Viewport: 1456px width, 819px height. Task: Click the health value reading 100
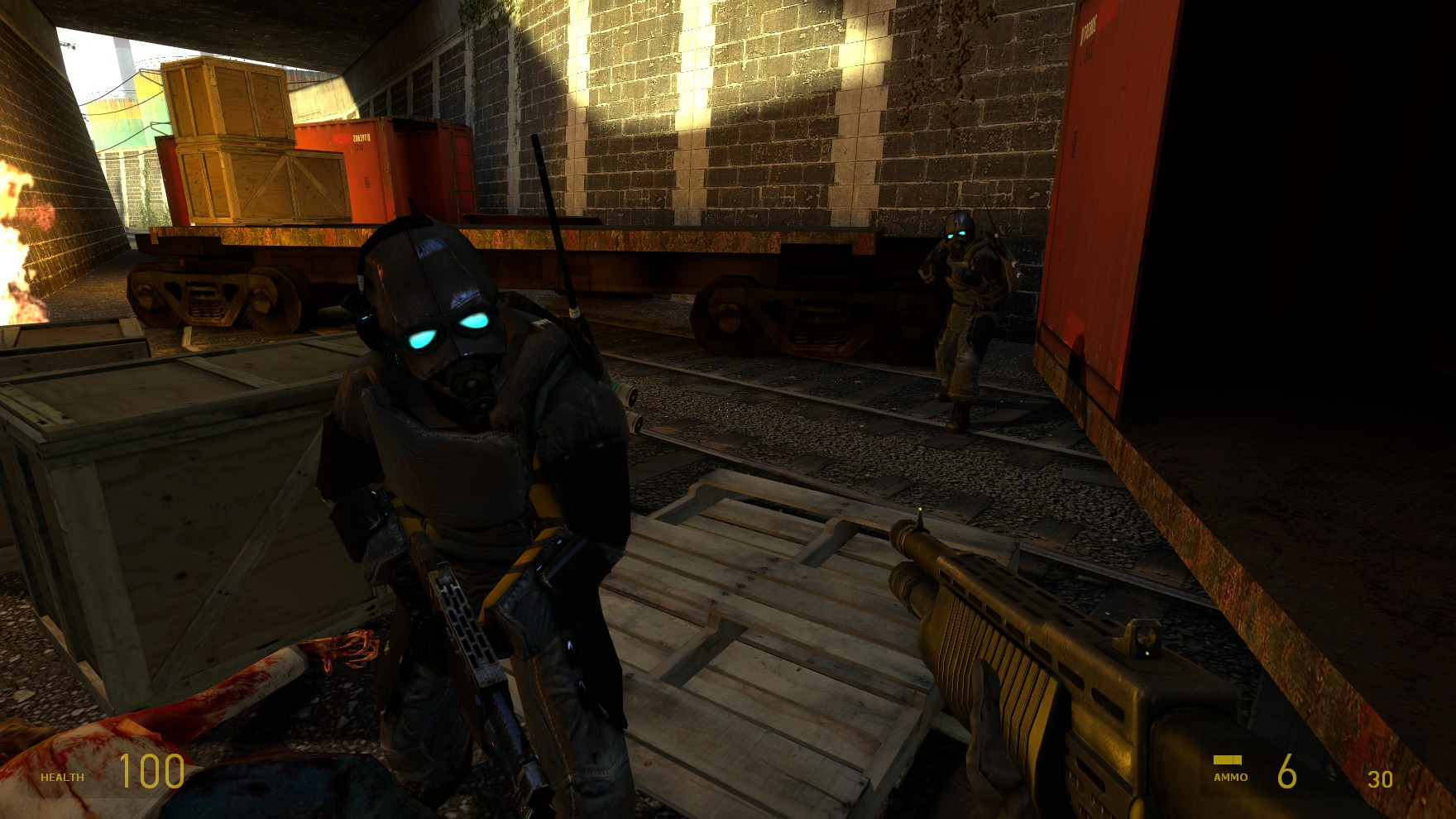[x=153, y=769]
